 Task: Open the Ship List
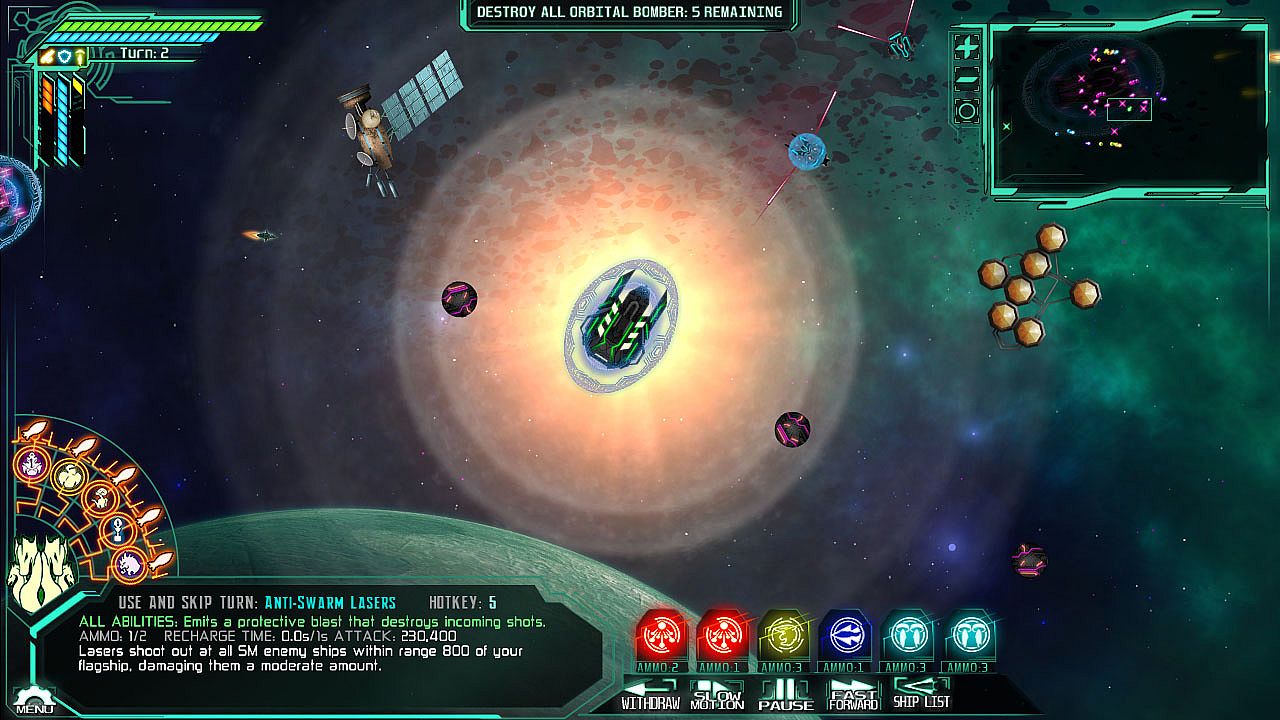[920, 694]
